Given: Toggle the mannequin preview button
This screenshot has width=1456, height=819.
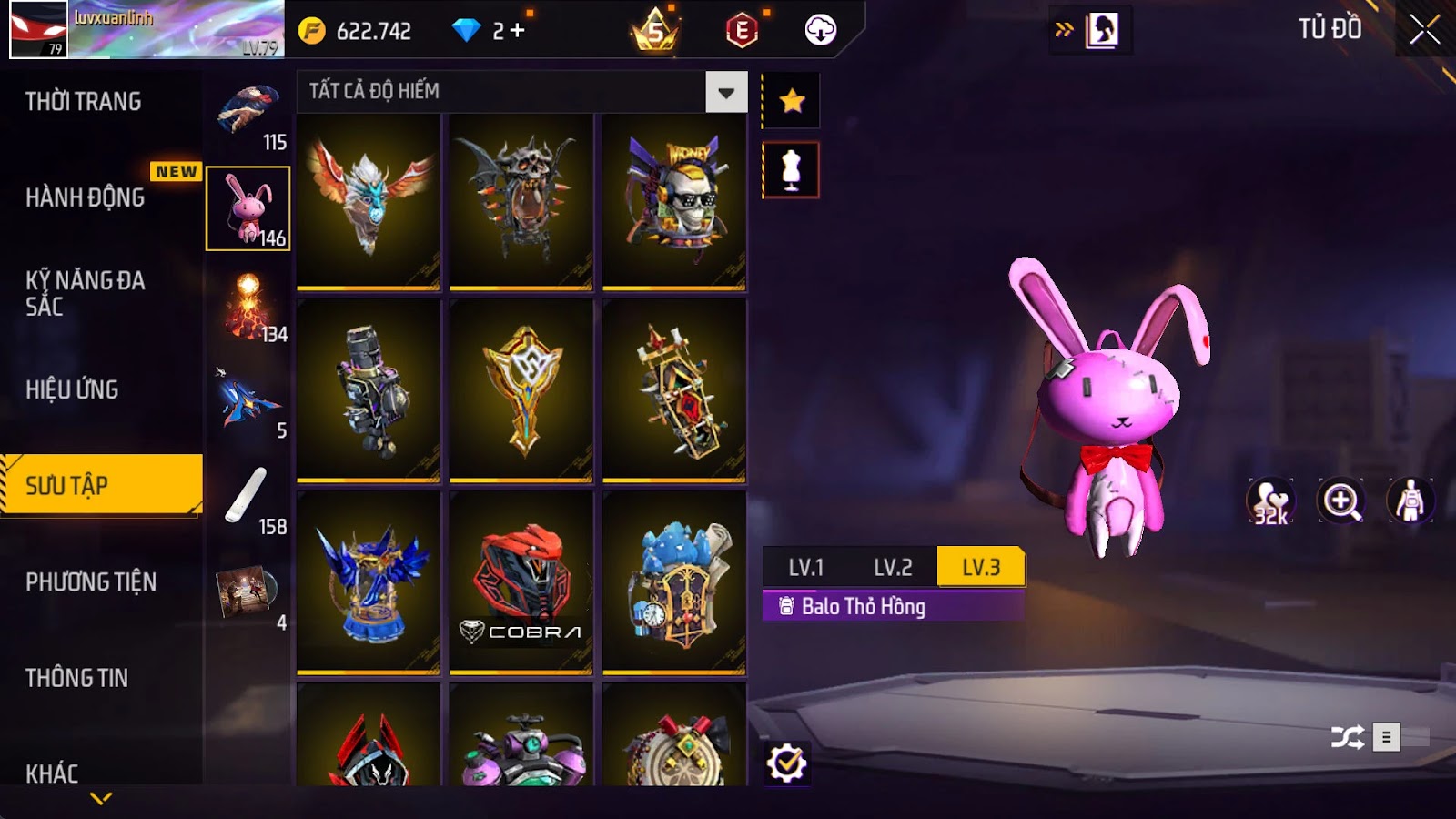Looking at the screenshot, I should click(x=791, y=170).
